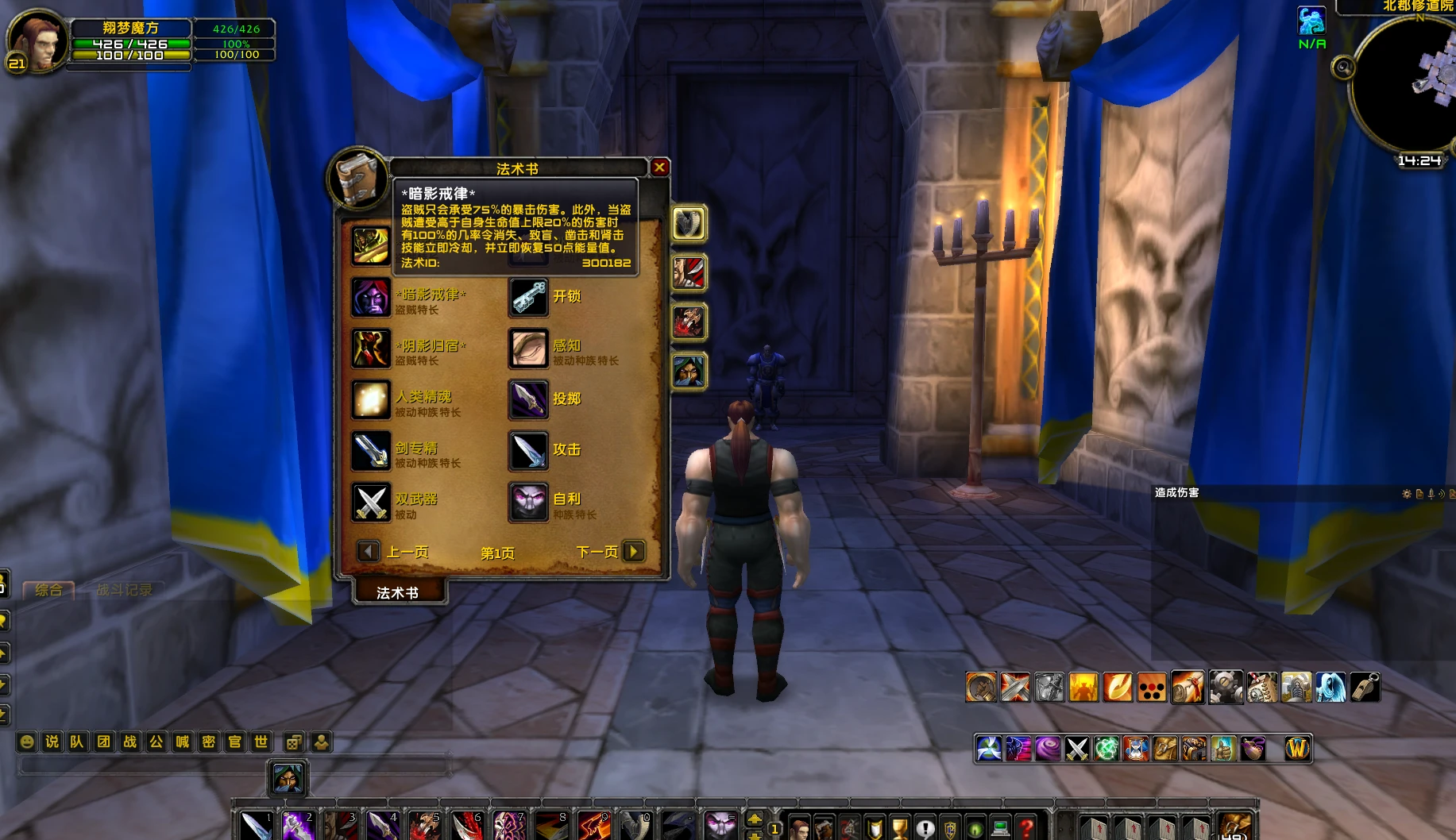The height and width of the screenshot is (840, 1456).
Task: Open the red question mark help button
Action: [x=1026, y=828]
